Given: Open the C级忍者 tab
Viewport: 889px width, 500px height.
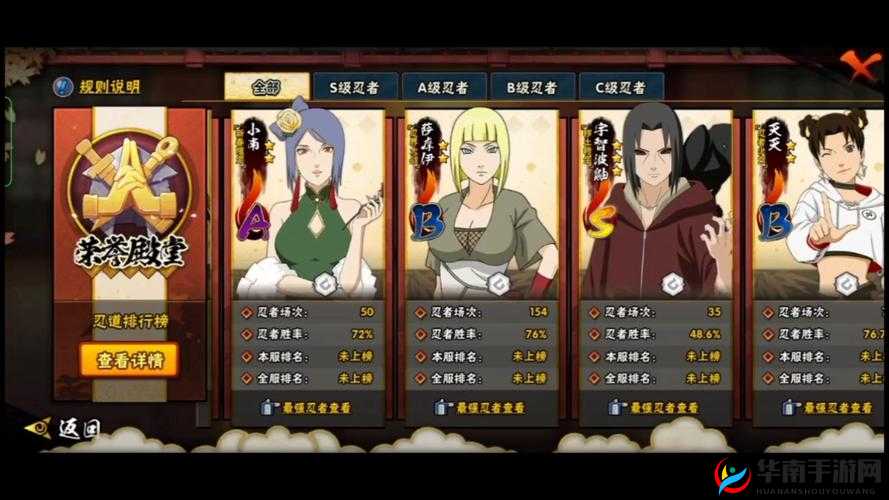Looking at the screenshot, I should coord(619,87).
